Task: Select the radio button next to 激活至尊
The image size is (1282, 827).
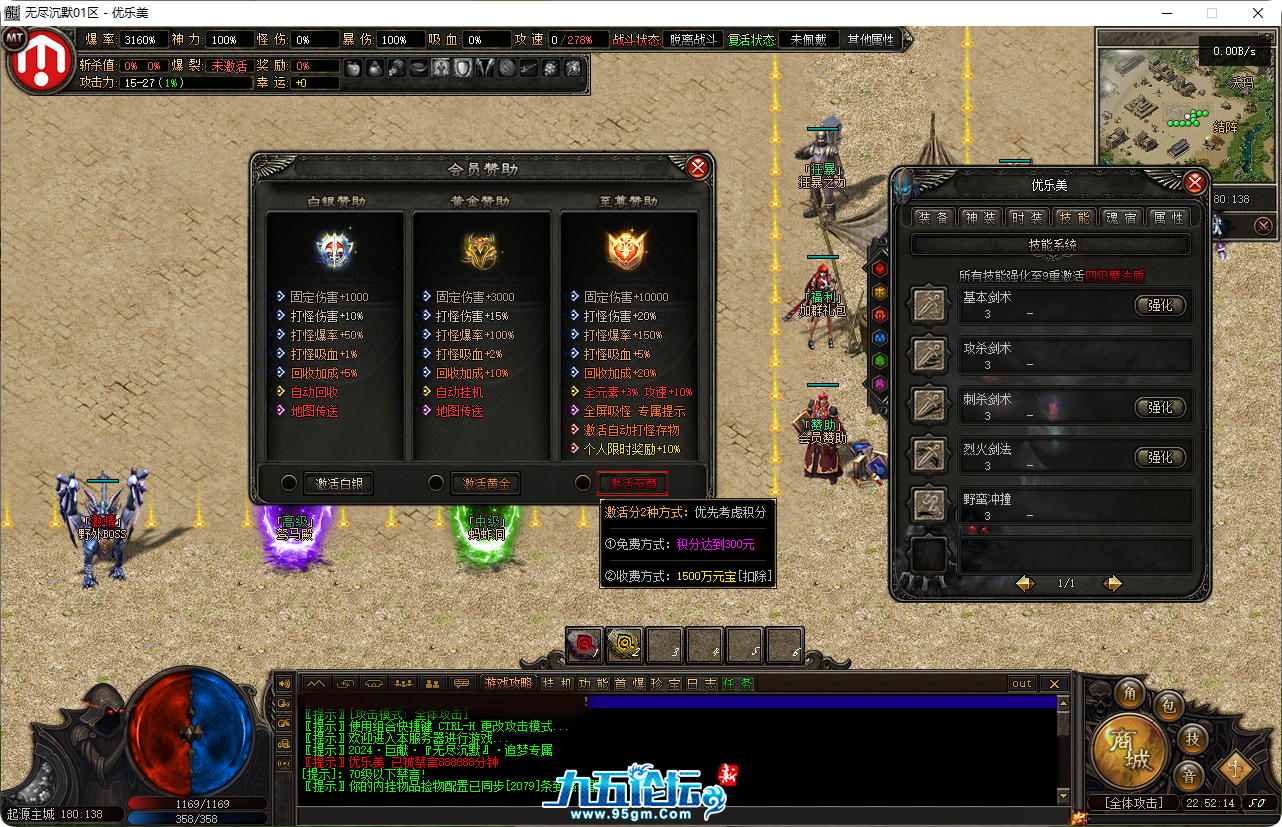Action: pos(583,482)
